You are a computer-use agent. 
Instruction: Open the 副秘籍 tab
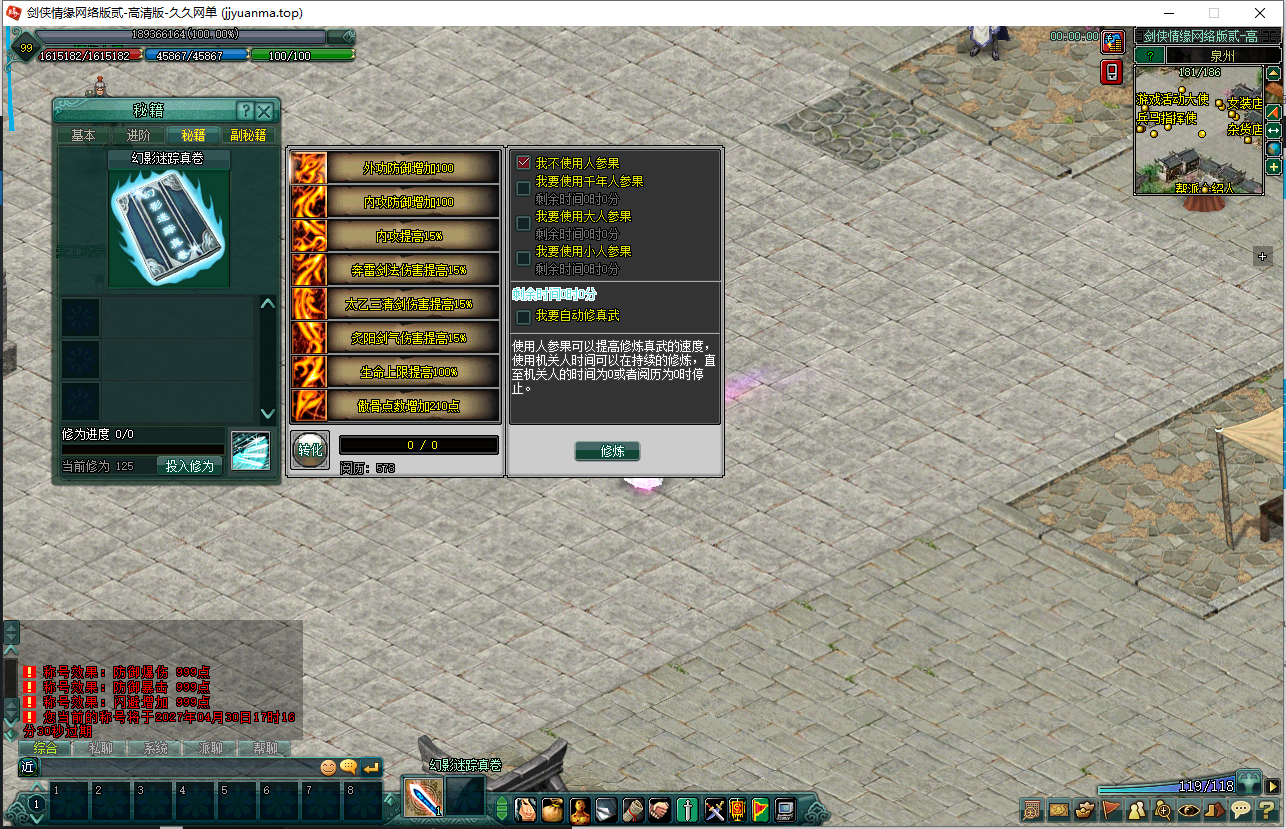tap(248, 135)
